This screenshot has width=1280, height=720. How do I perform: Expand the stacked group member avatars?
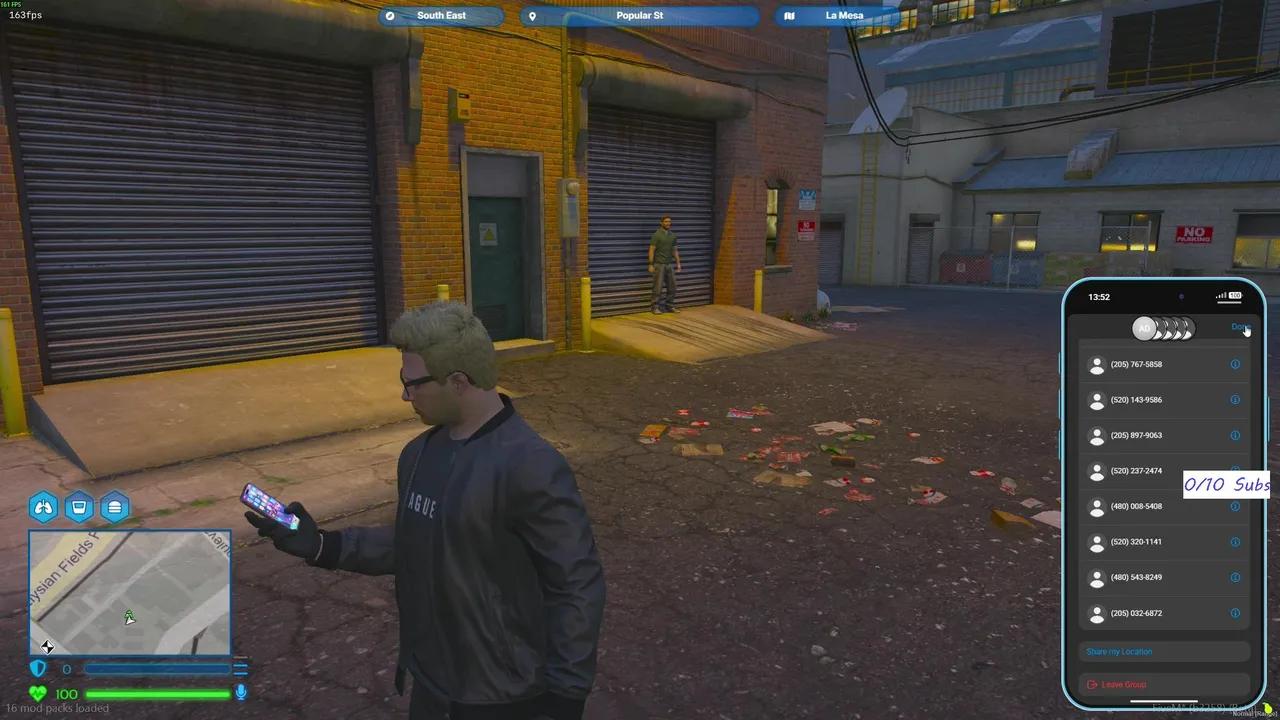[x=1165, y=328]
